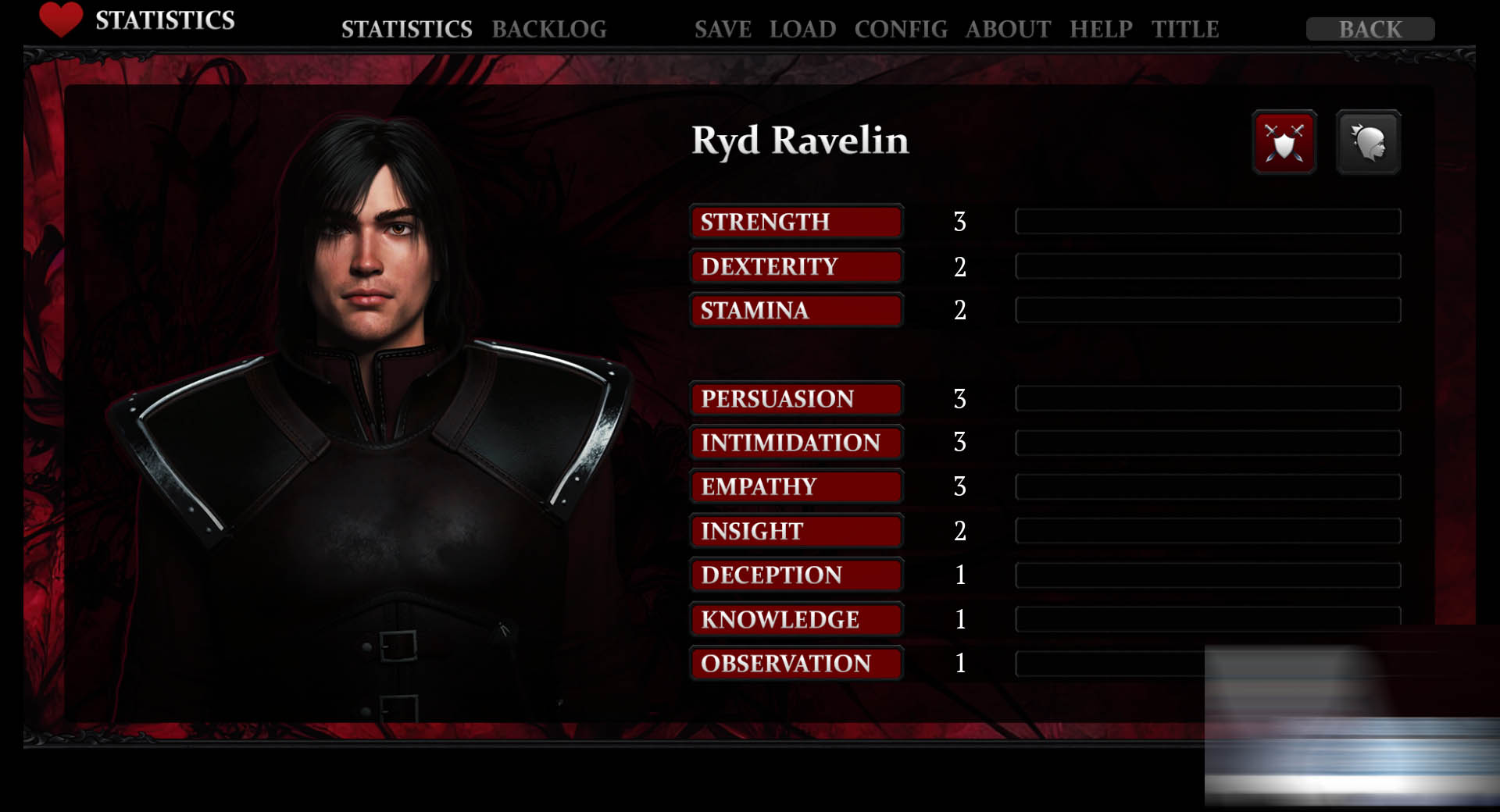Select the Insight stat label

click(796, 531)
